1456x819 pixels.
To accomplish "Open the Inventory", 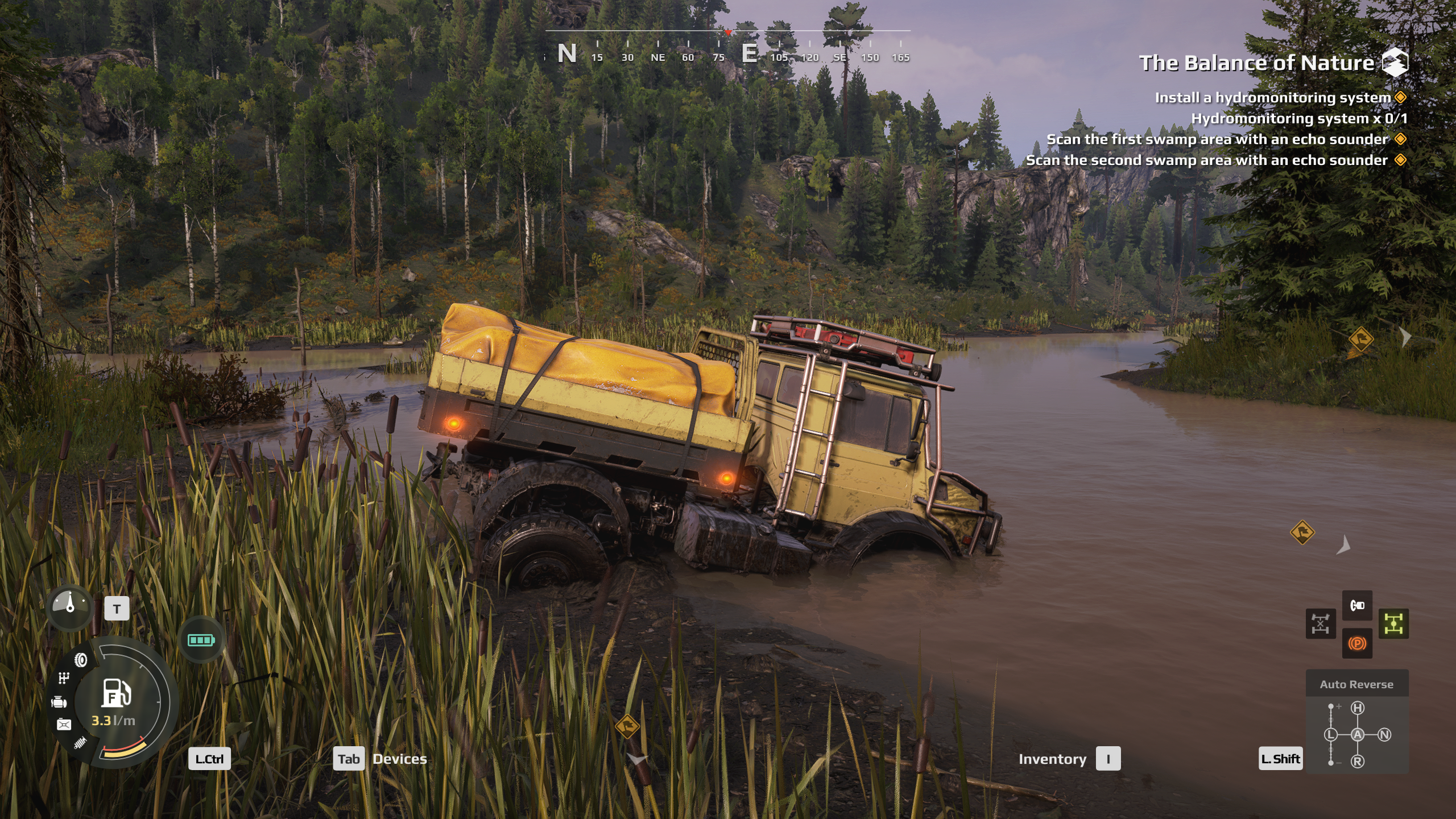I will (x=1052, y=759).
